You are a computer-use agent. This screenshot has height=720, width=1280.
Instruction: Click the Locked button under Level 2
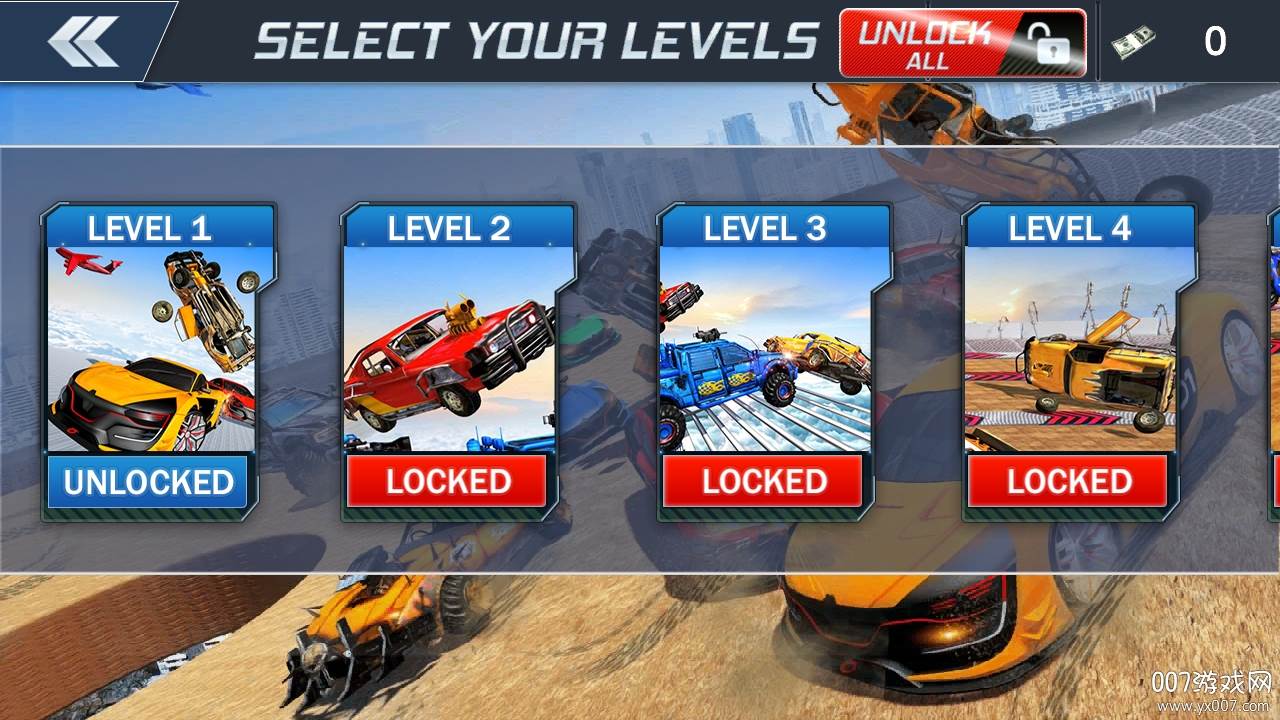click(x=448, y=482)
